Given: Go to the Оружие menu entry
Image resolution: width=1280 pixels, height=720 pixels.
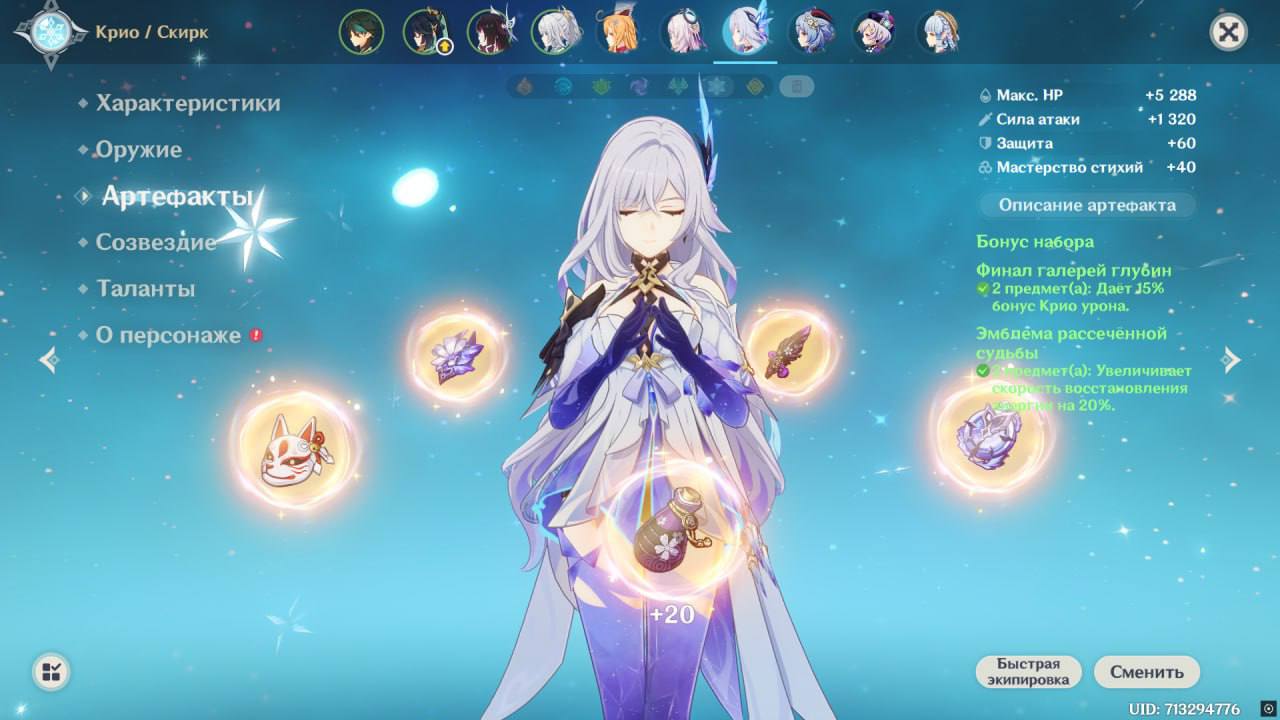Looking at the screenshot, I should [139, 150].
